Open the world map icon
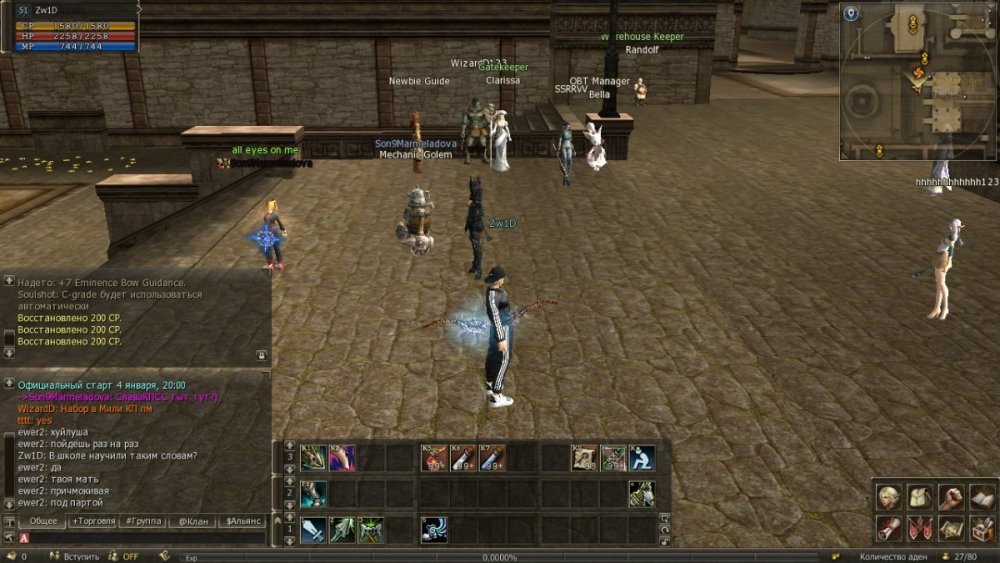This screenshot has height=563, width=1000. coord(950,527)
